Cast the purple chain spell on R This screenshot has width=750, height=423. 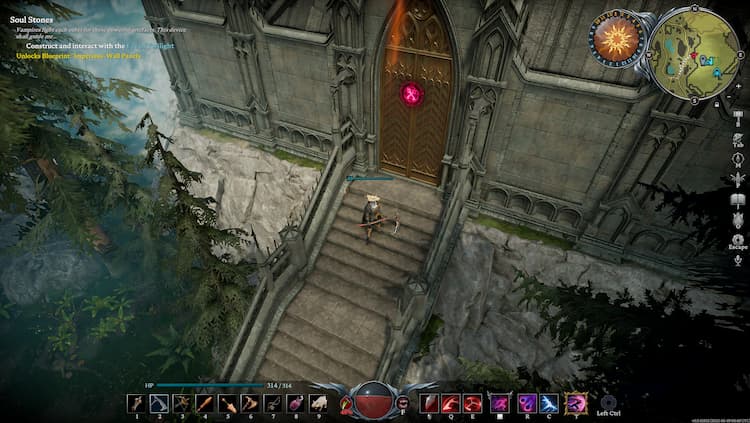[526, 403]
